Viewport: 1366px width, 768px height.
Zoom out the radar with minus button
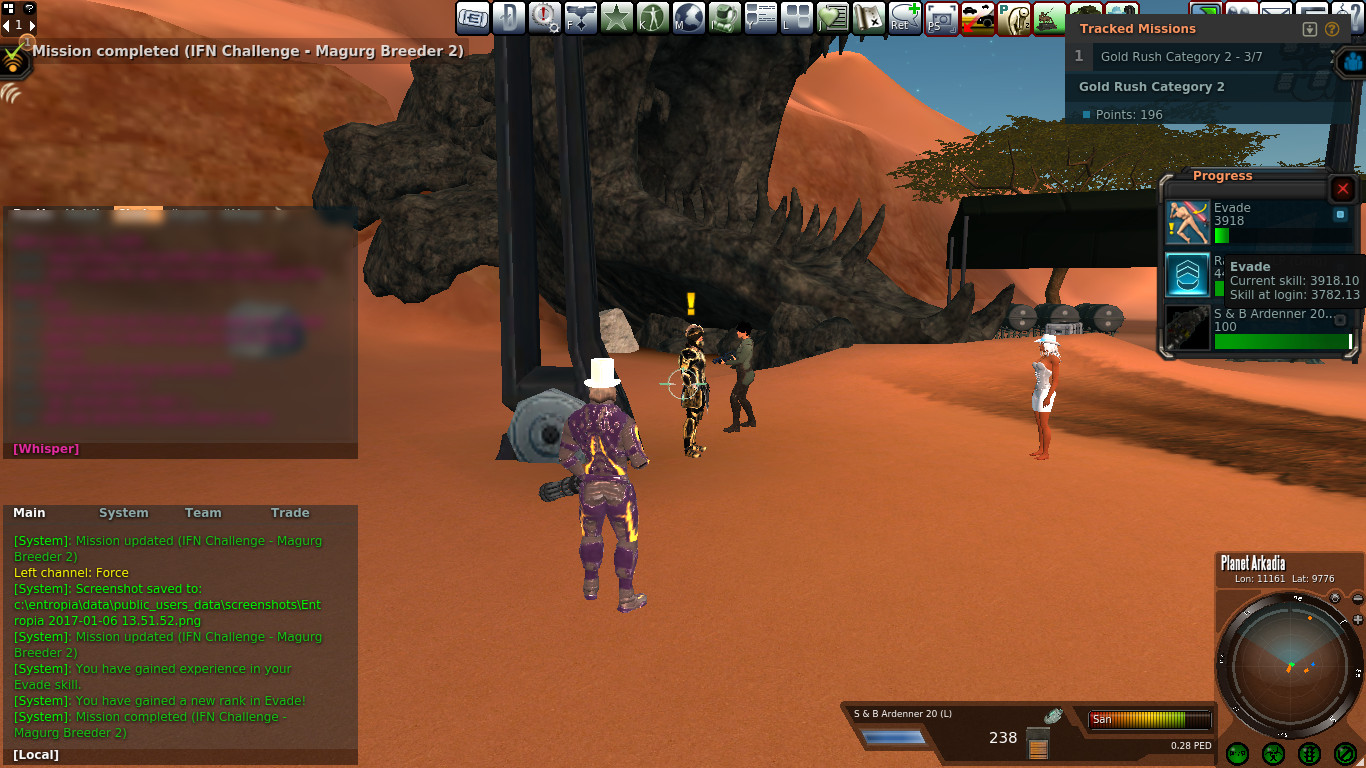point(1357,598)
